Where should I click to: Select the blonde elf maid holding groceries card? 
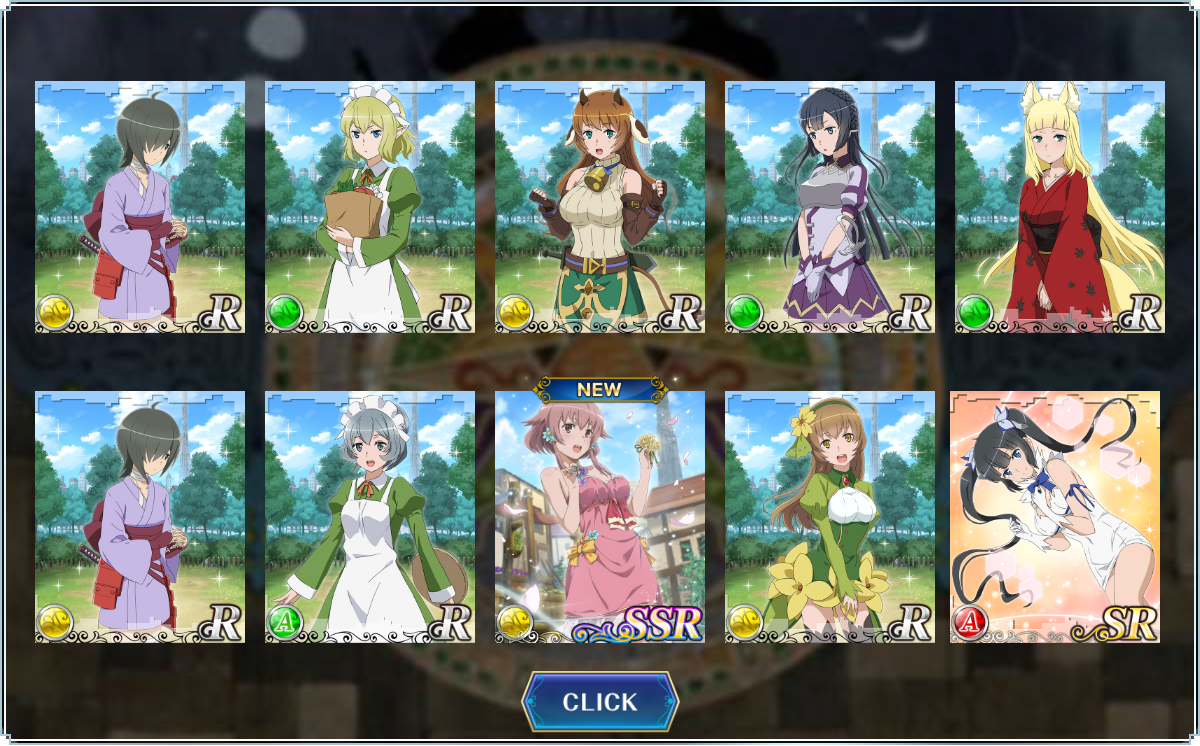click(370, 207)
